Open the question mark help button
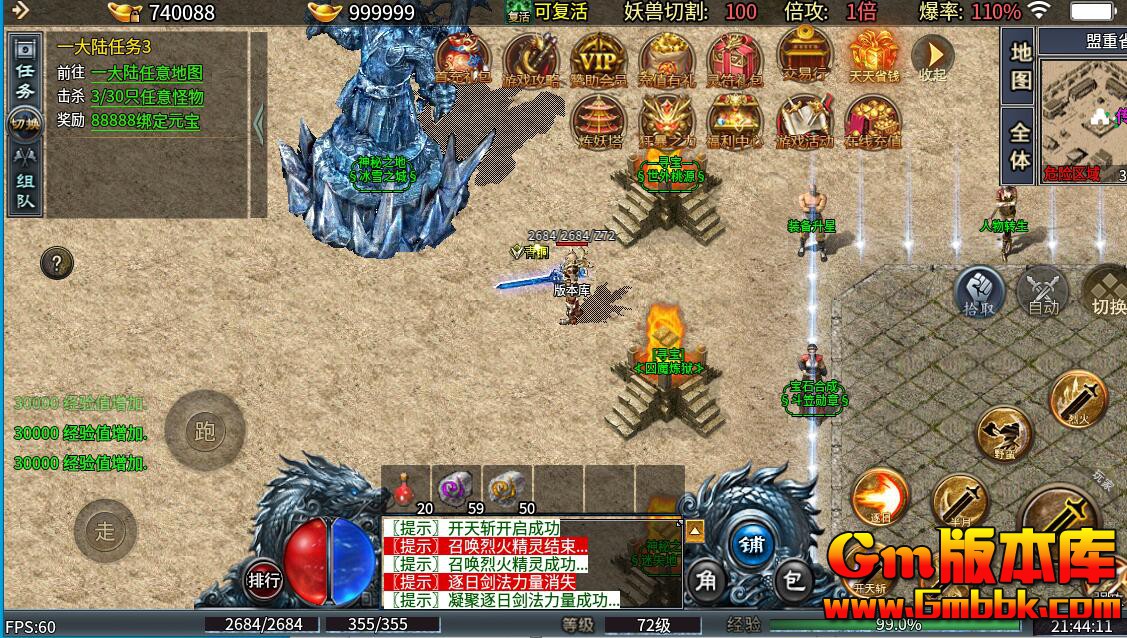Viewport: 1127px width, 638px height. (57, 264)
